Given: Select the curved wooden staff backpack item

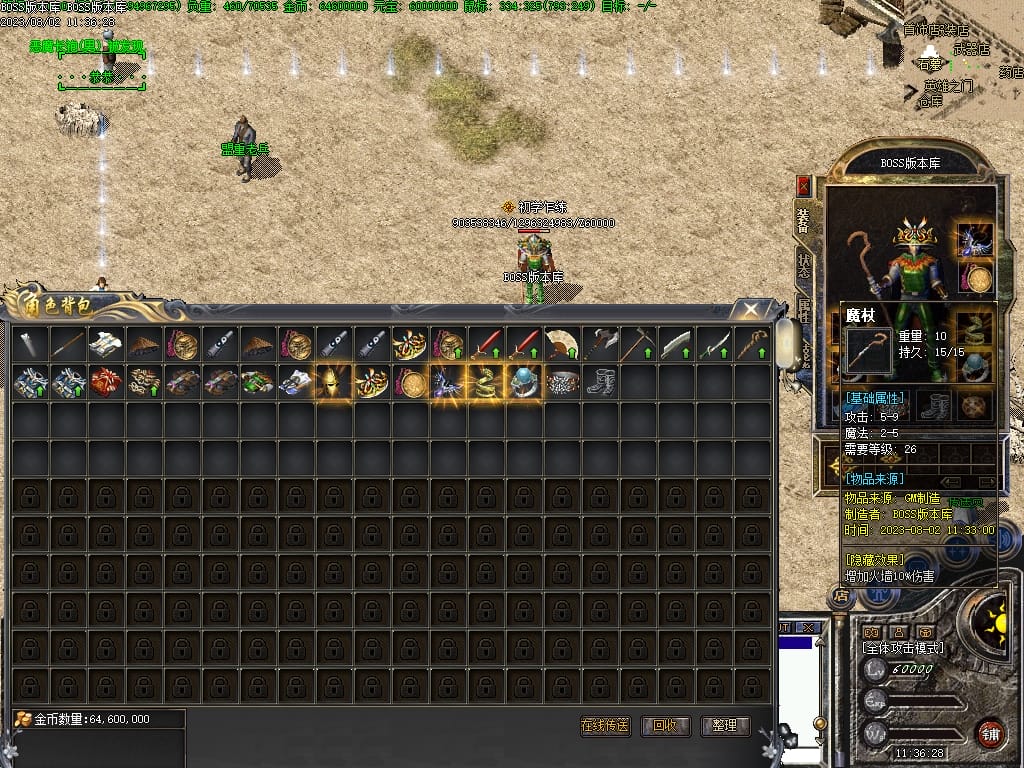Looking at the screenshot, I should coord(752,344).
